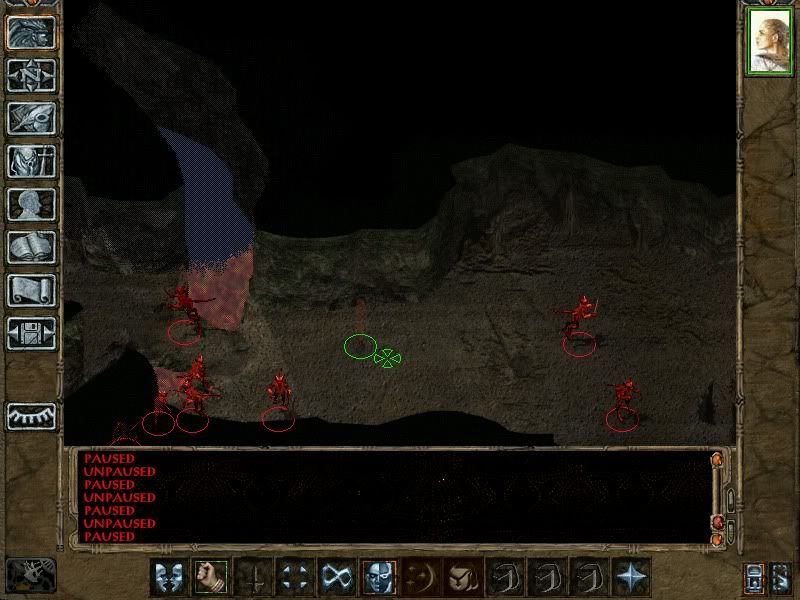
Task: Open the area map with the compass icon
Action: coord(31,75)
